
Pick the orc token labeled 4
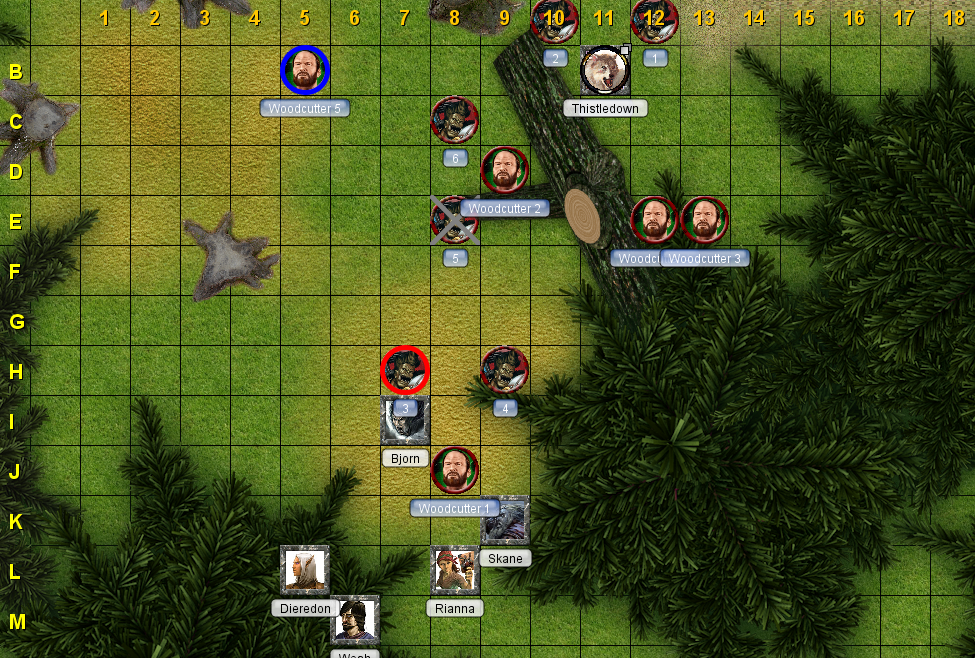pyautogui.click(x=505, y=370)
